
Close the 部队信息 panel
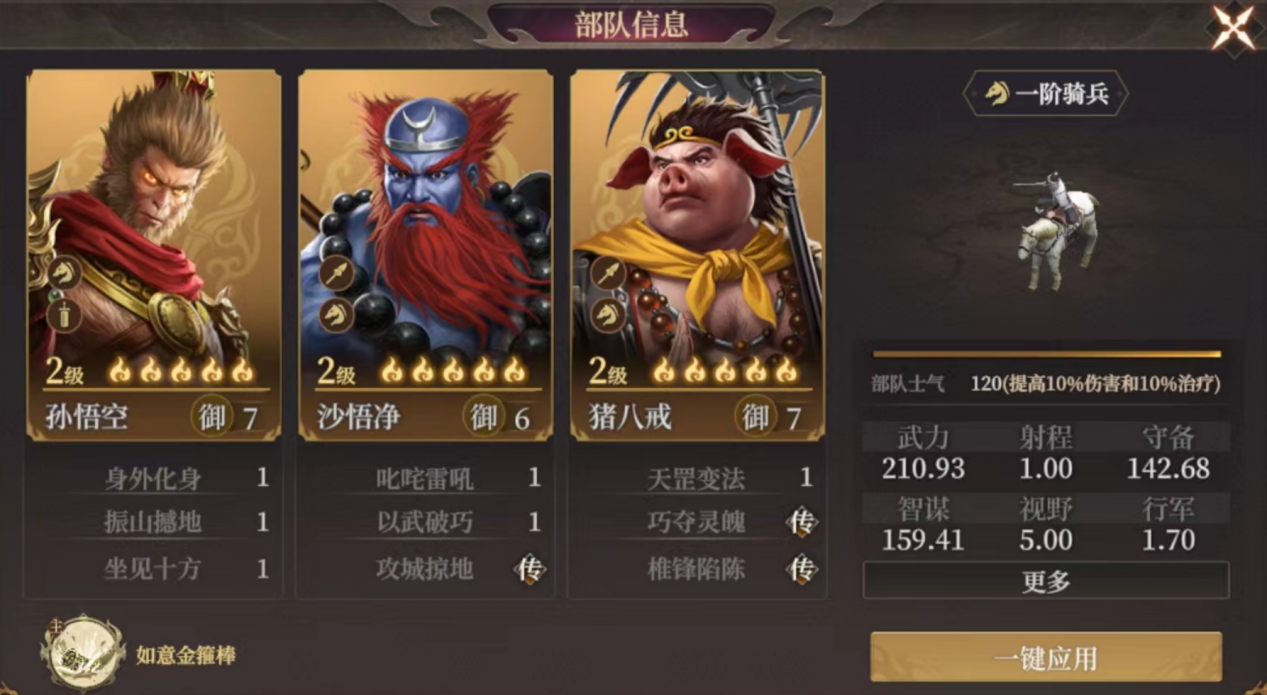coord(1233,27)
